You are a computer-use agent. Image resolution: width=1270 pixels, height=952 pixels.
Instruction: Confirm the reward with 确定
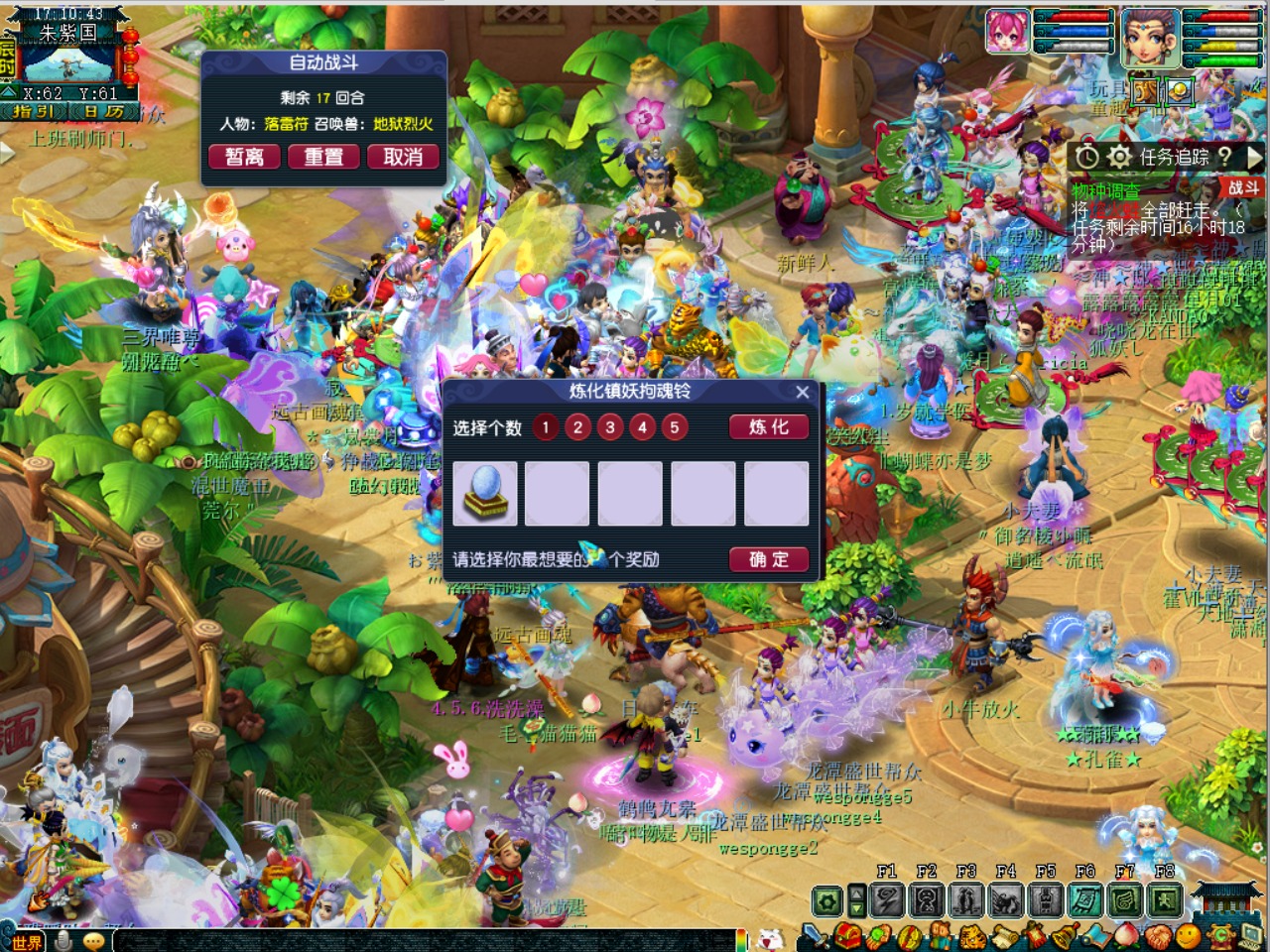769,559
